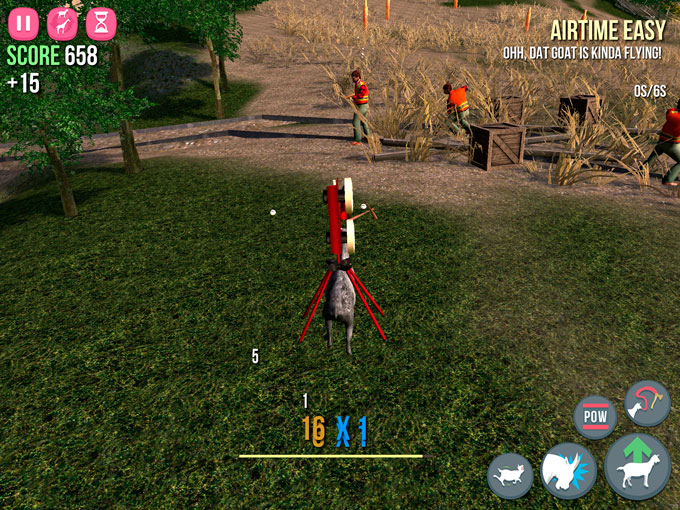Tap the goat-to-giraffe swap icon
The image size is (680, 510).
click(x=63, y=23)
